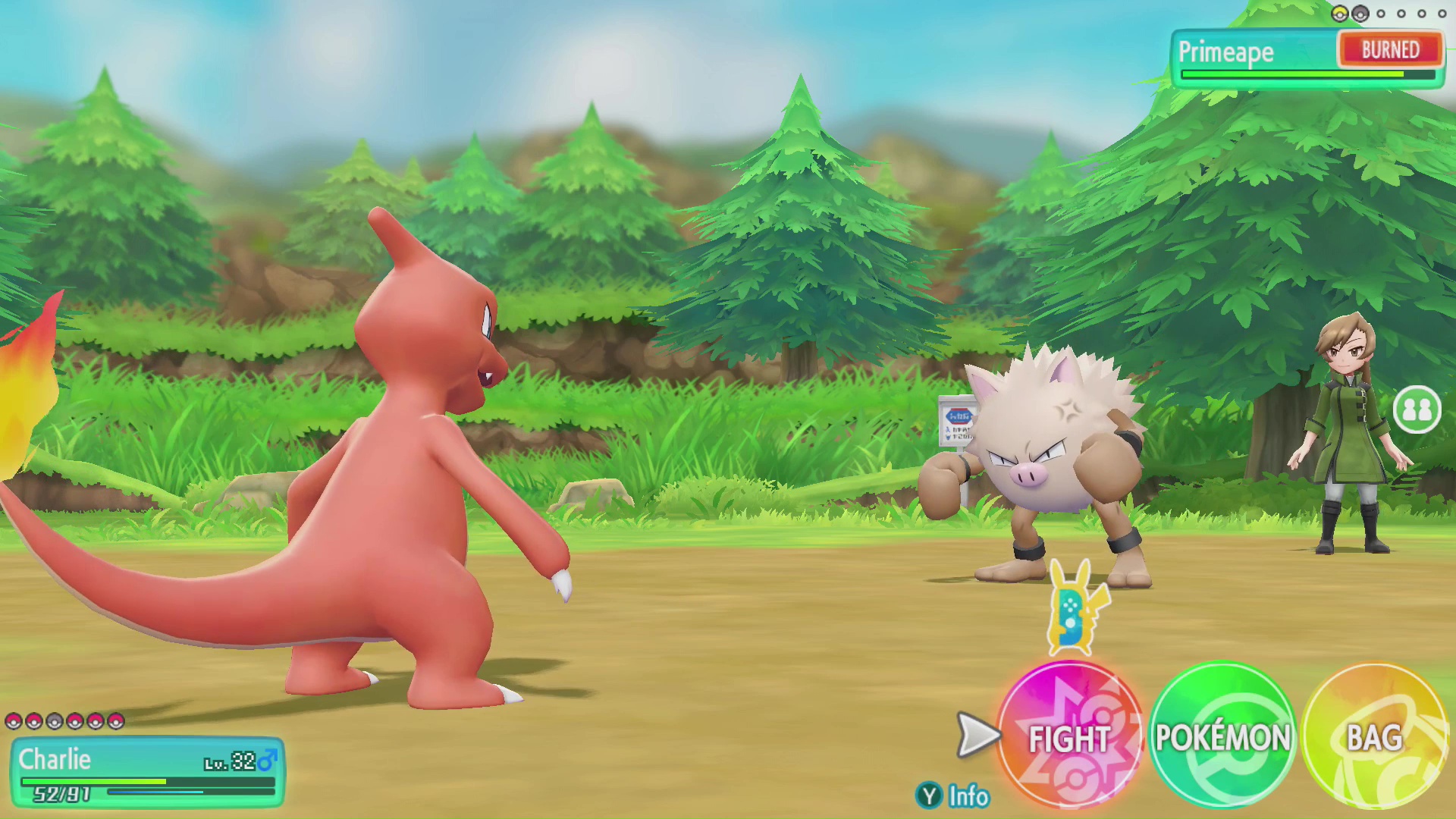This screenshot has width=1456, height=819.
Task: Open the BAG item menu
Action: pyautogui.click(x=1374, y=736)
